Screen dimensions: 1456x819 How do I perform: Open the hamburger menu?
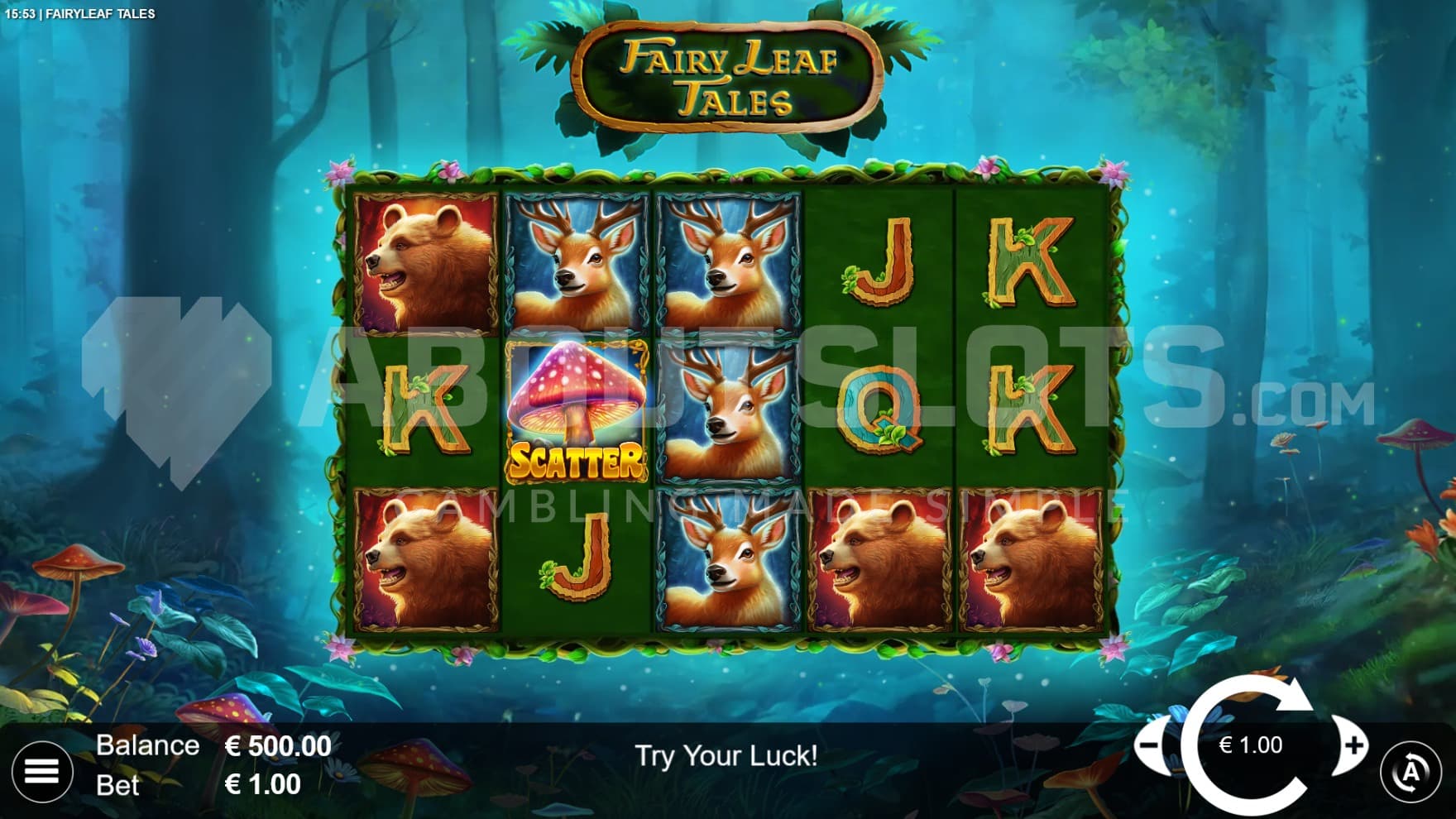[x=41, y=771]
